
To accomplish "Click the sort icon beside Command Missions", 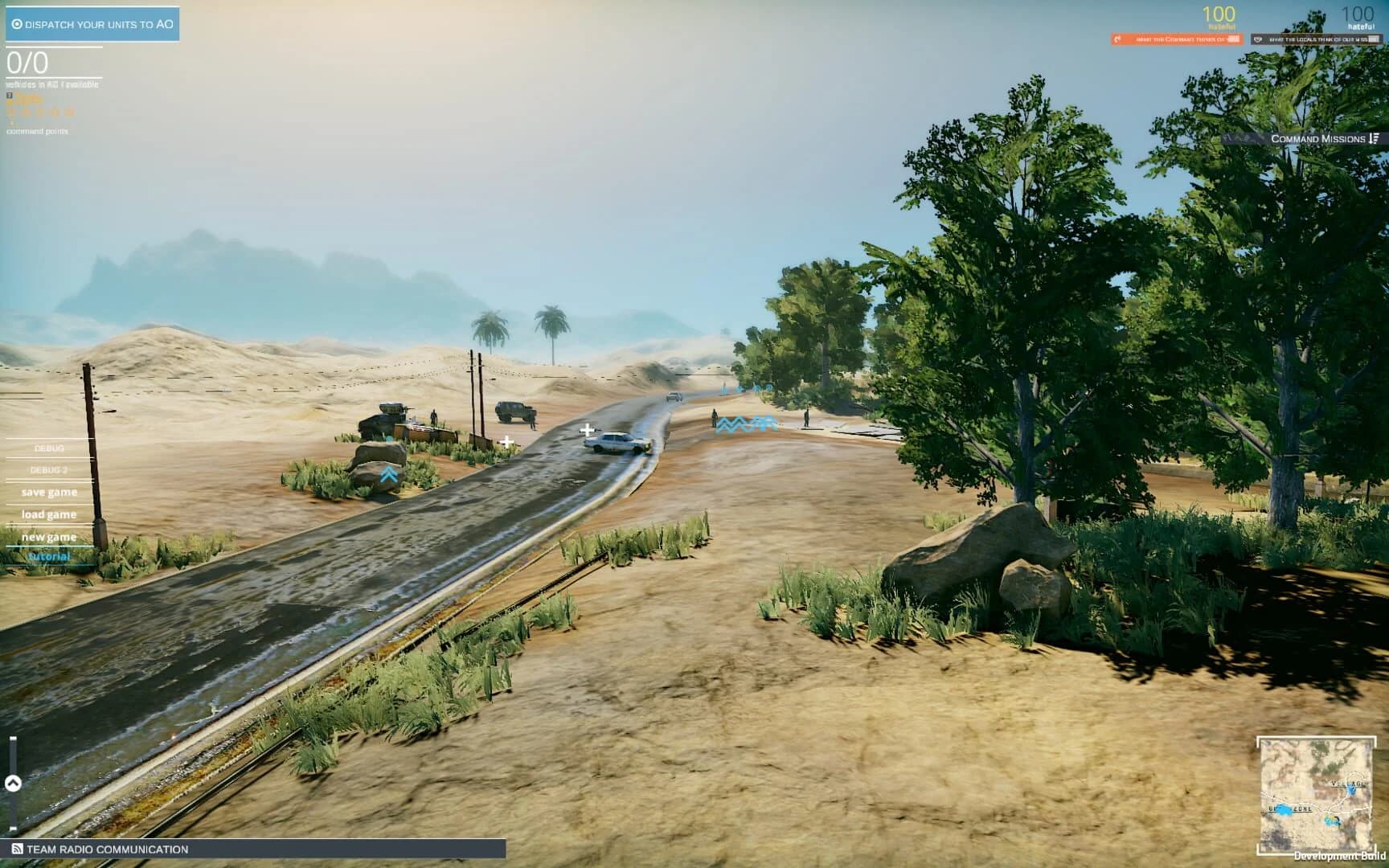I will click(x=1375, y=139).
